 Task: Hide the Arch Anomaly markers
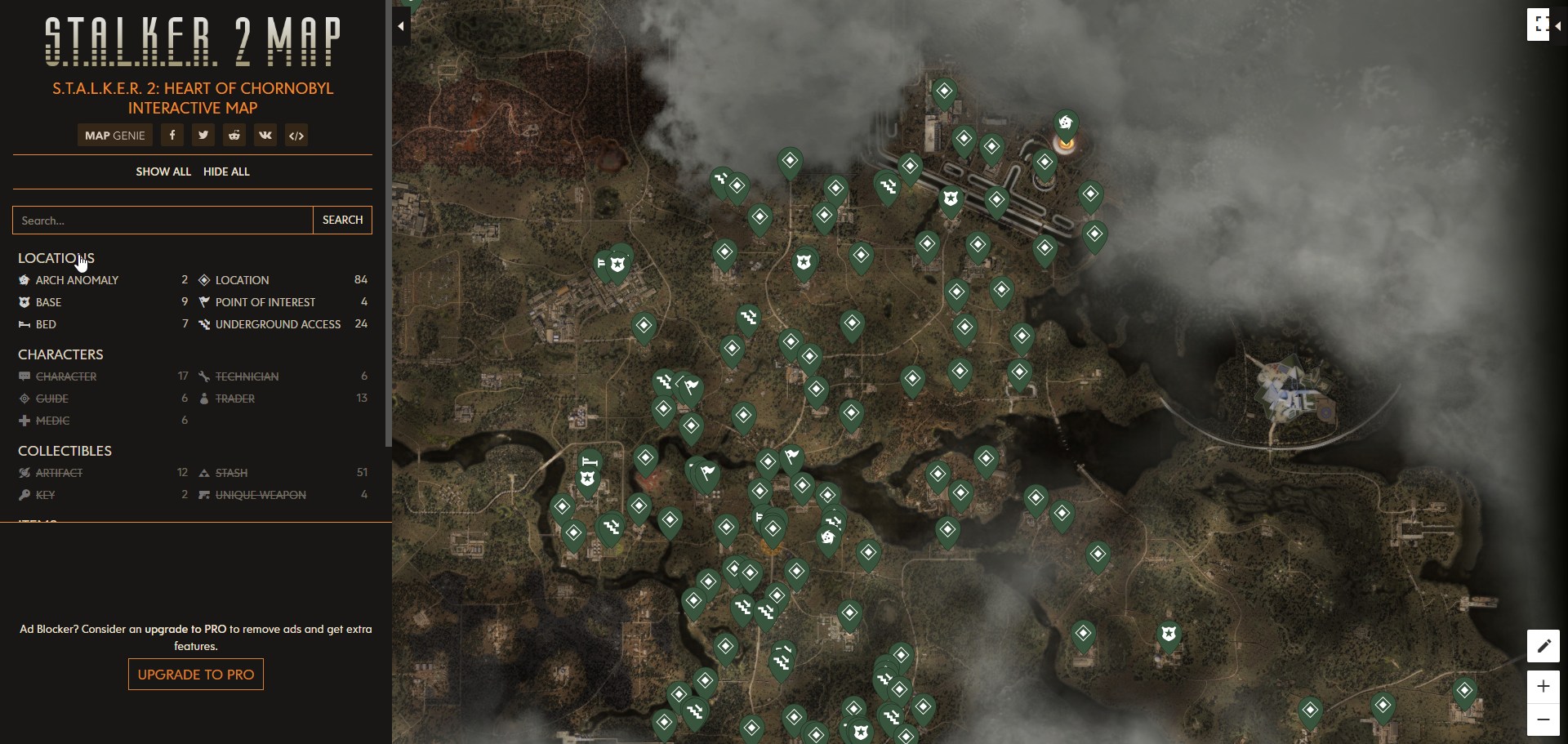75,279
